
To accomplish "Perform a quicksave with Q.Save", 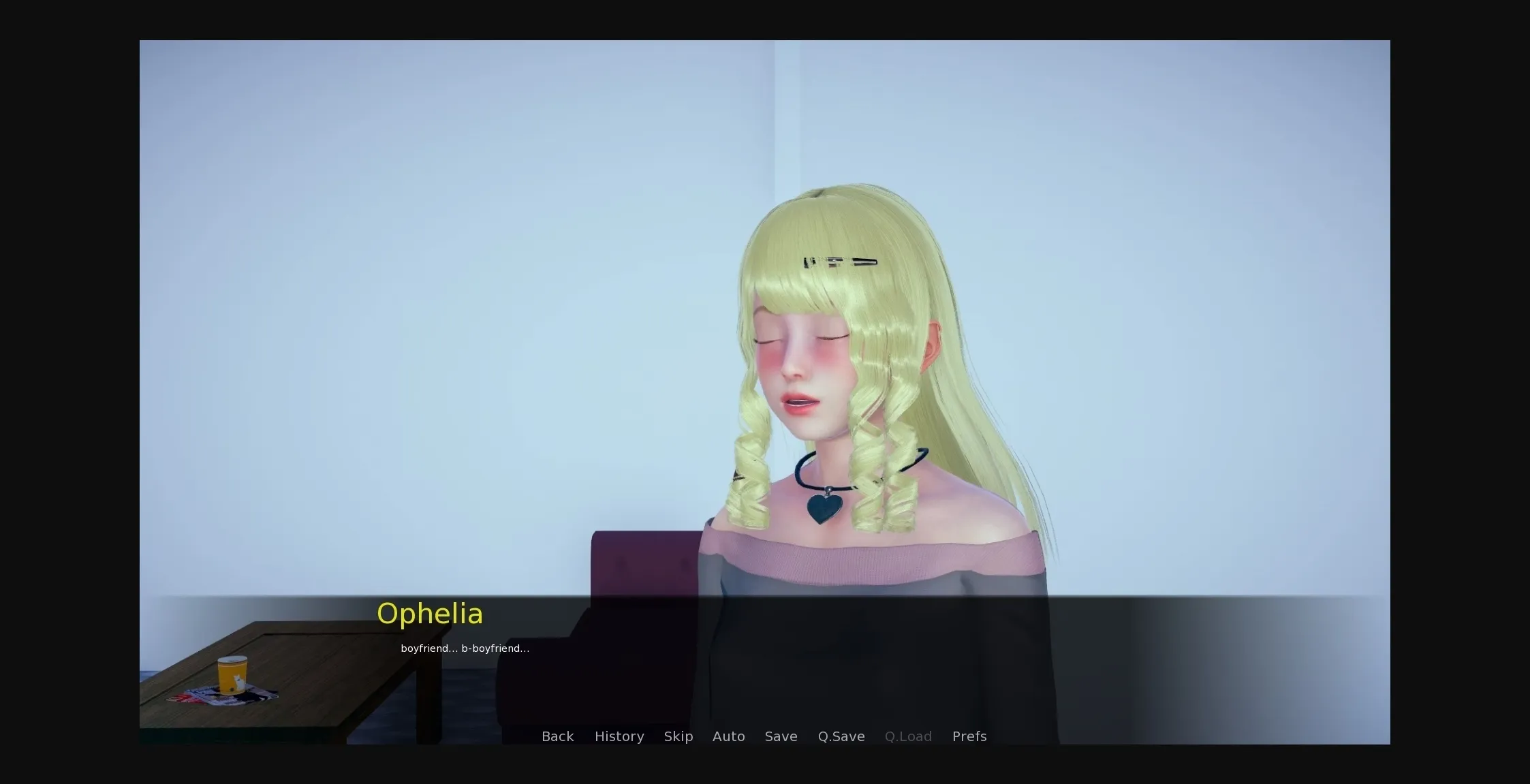I will pyautogui.click(x=841, y=736).
